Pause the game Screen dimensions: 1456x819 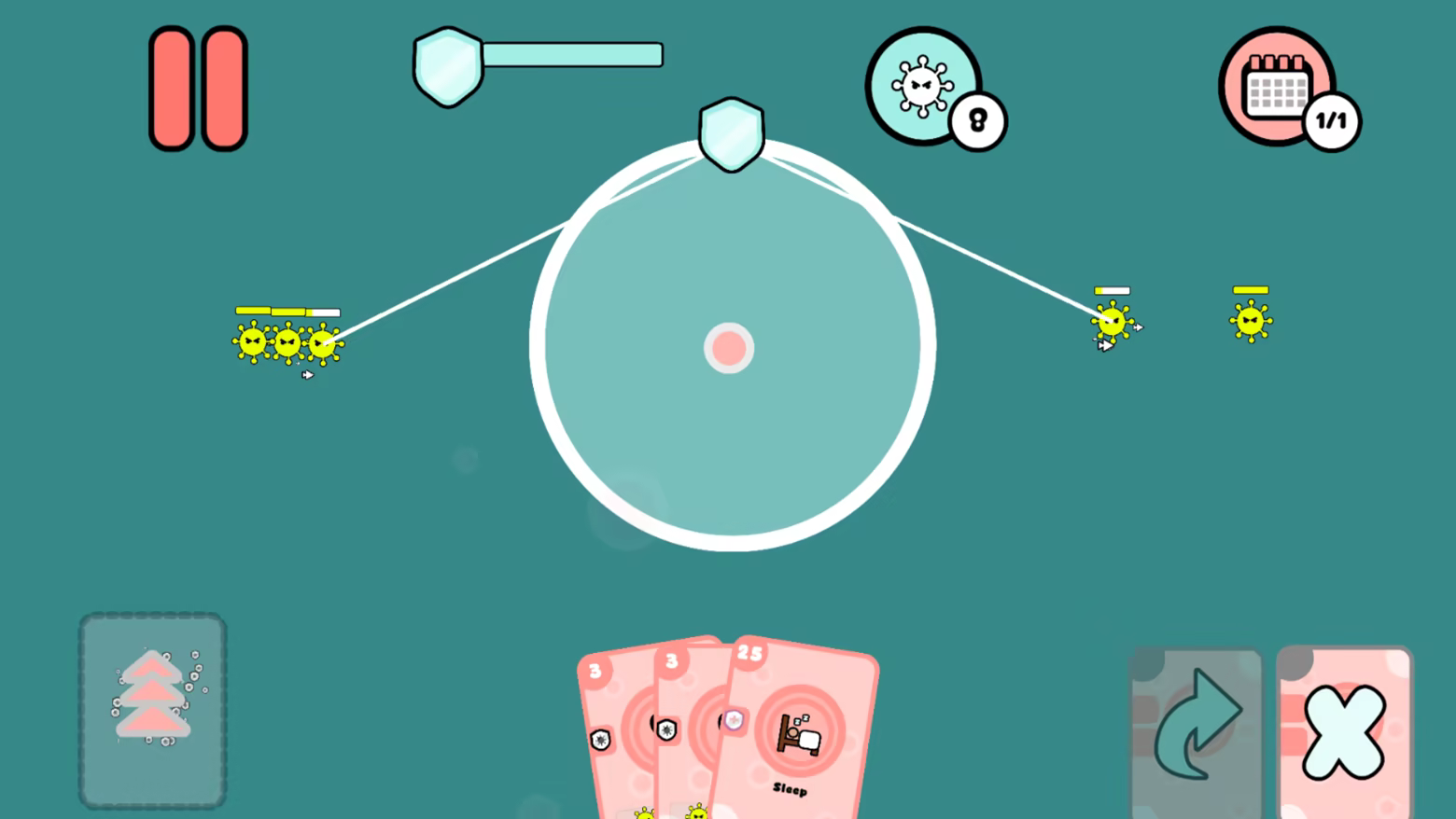(x=197, y=87)
